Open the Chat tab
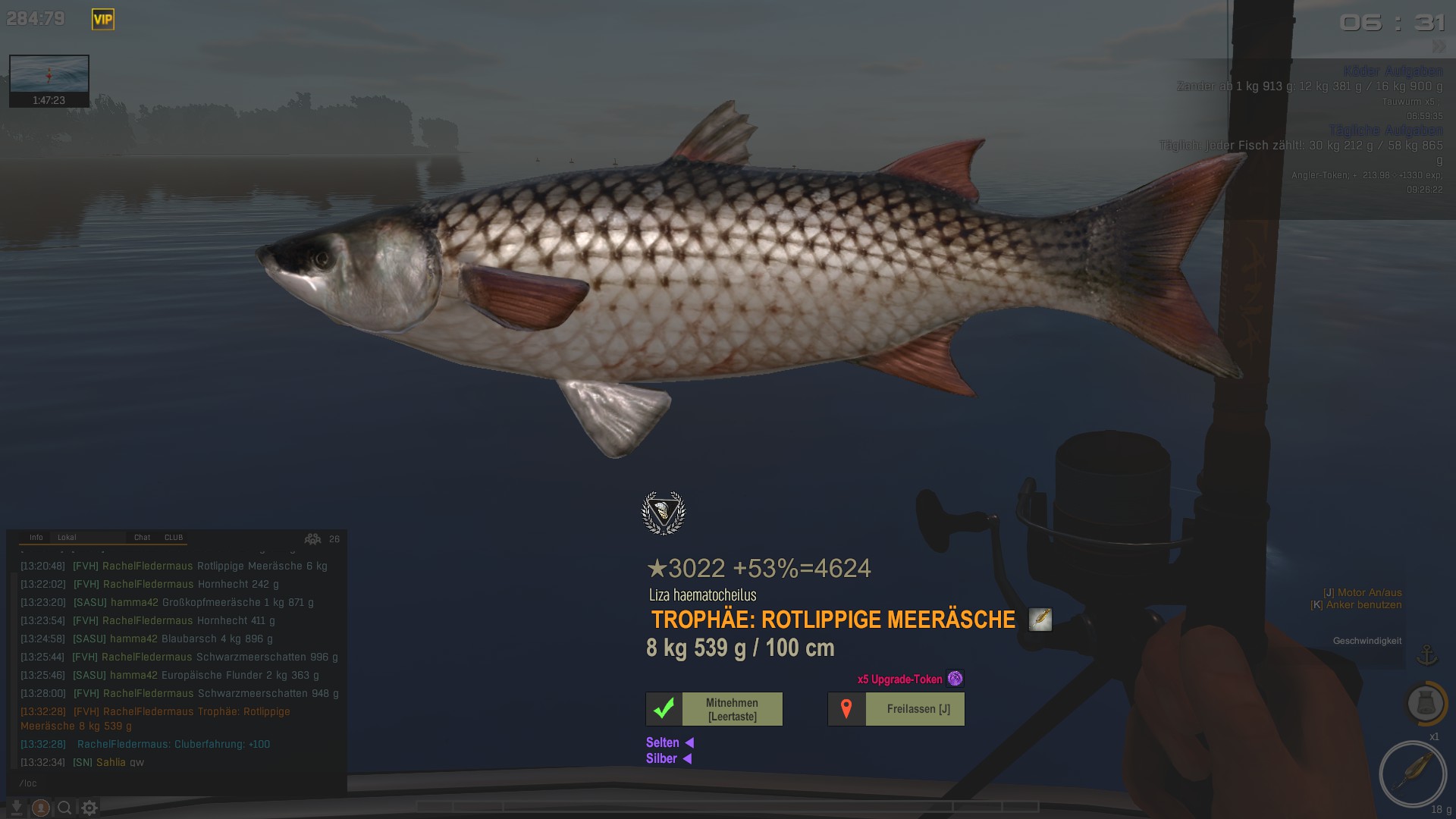 coord(142,538)
